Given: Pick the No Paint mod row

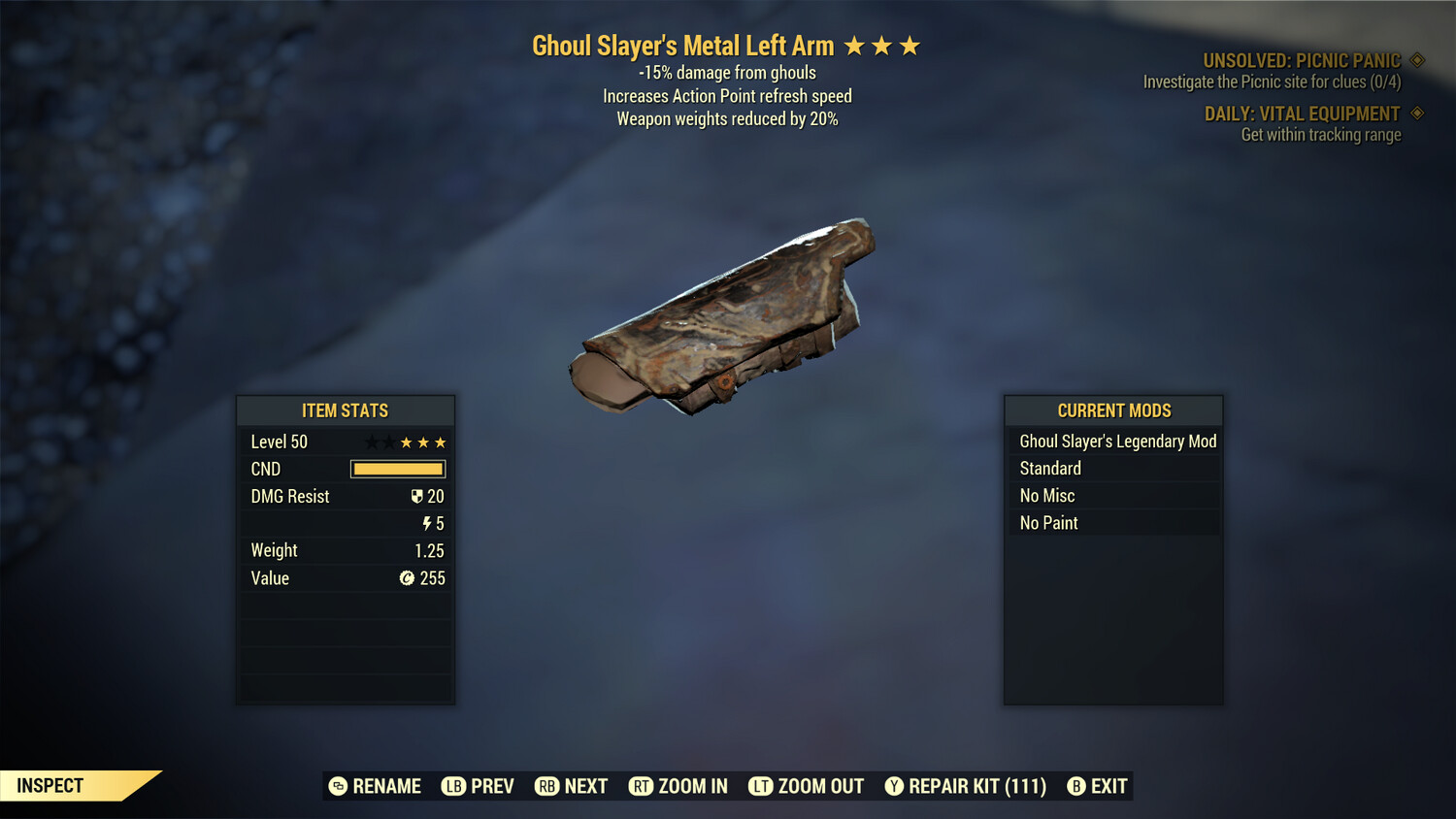Looking at the screenshot, I should (1114, 523).
